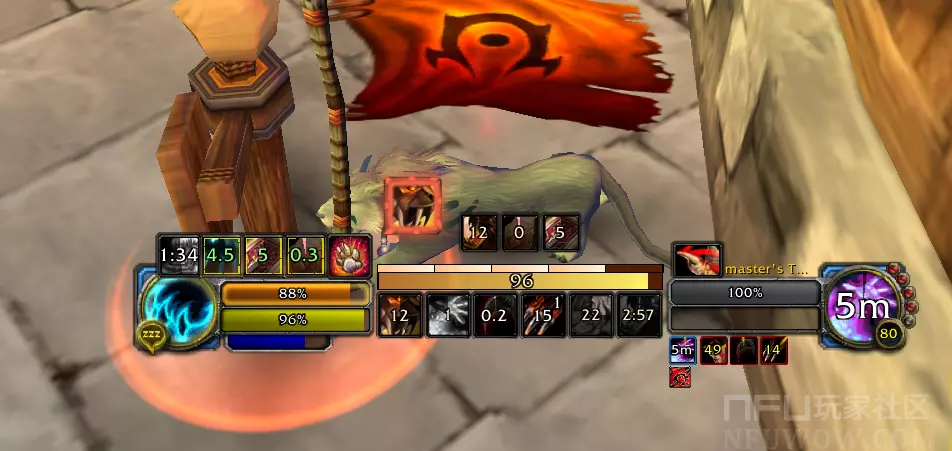Select the tracker icon showing 0

[520, 233]
